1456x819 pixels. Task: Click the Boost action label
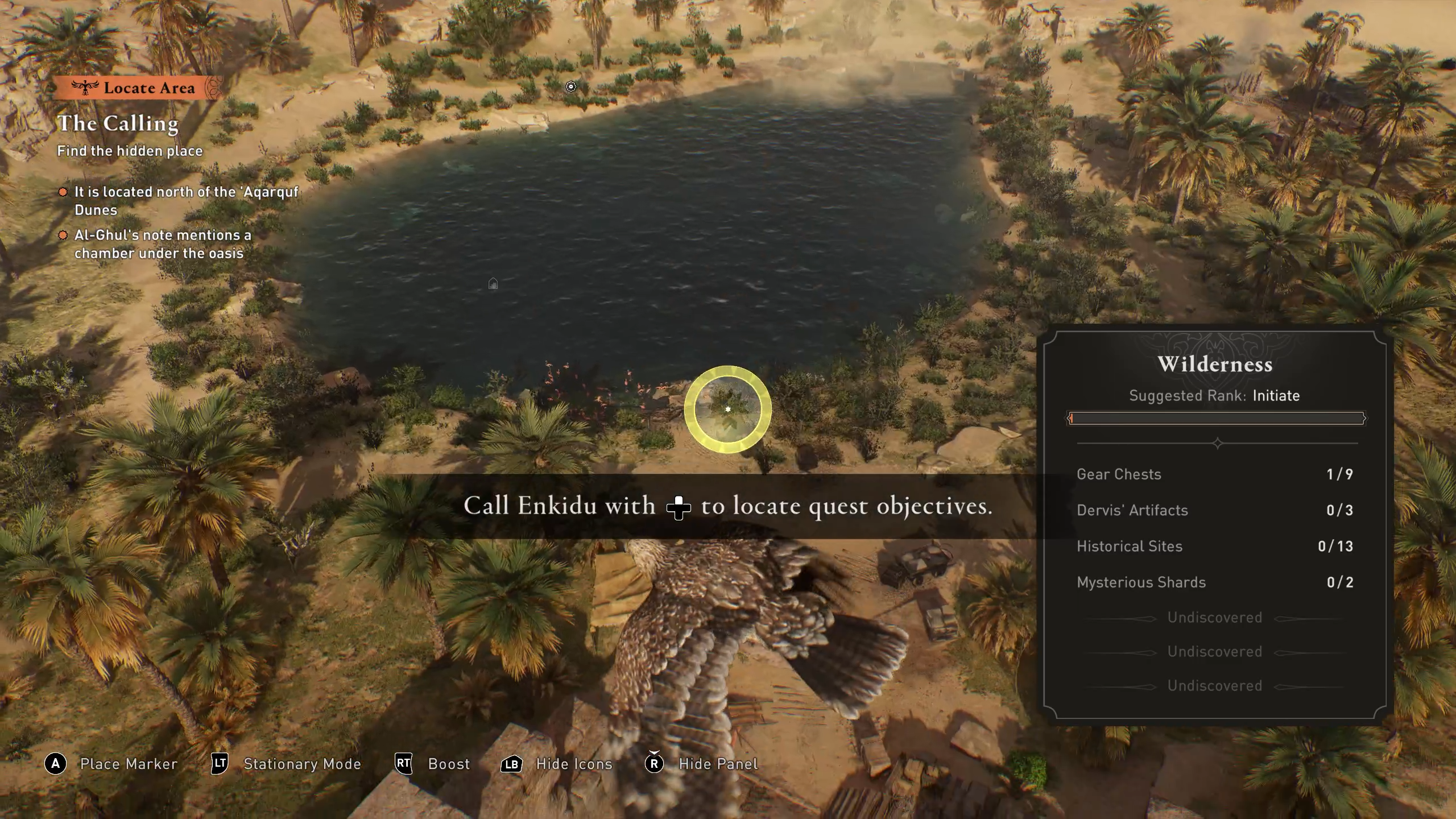point(448,764)
